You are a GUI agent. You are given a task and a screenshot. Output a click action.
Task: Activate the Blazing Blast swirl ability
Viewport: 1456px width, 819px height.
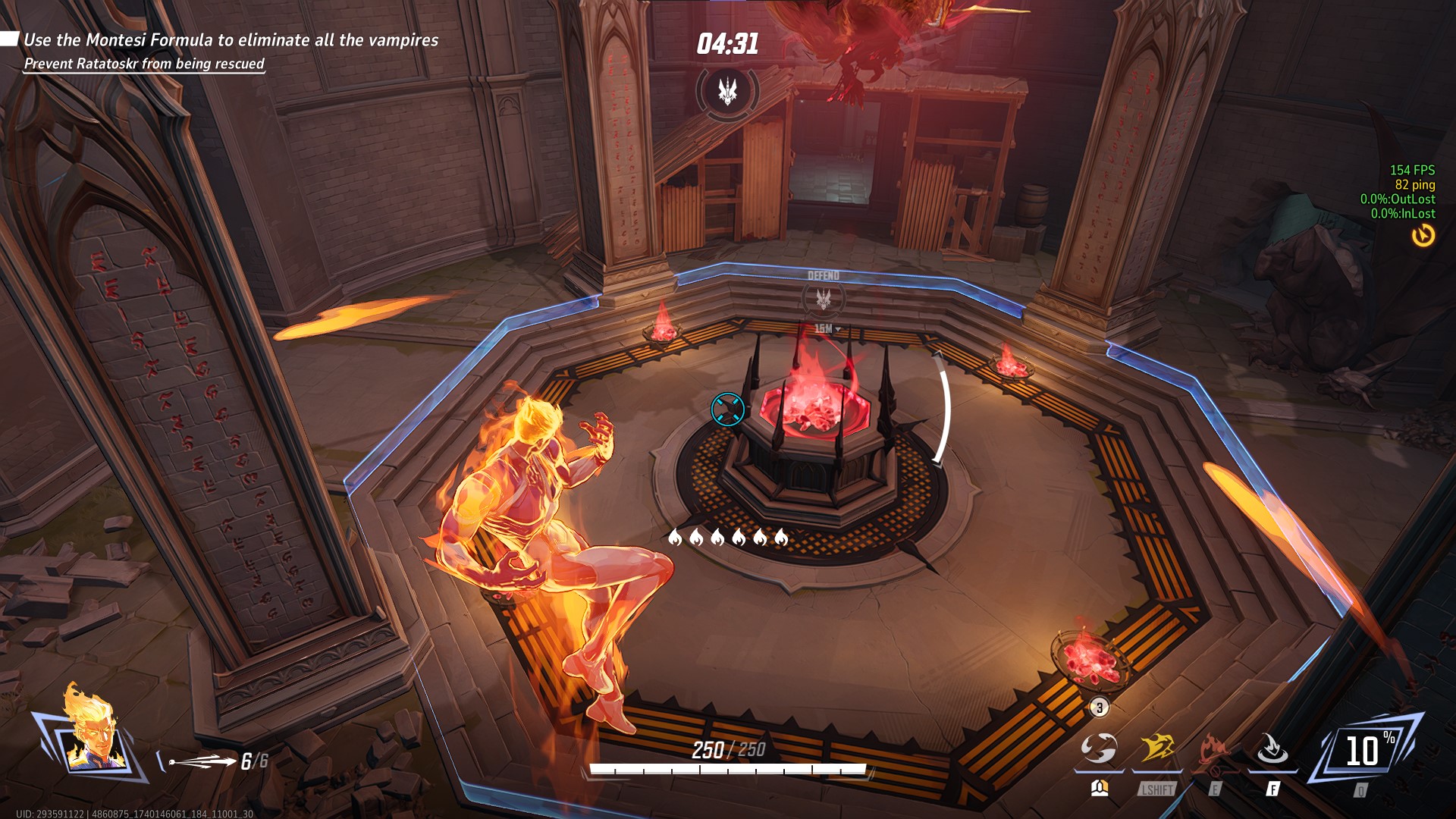tap(1099, 749)
